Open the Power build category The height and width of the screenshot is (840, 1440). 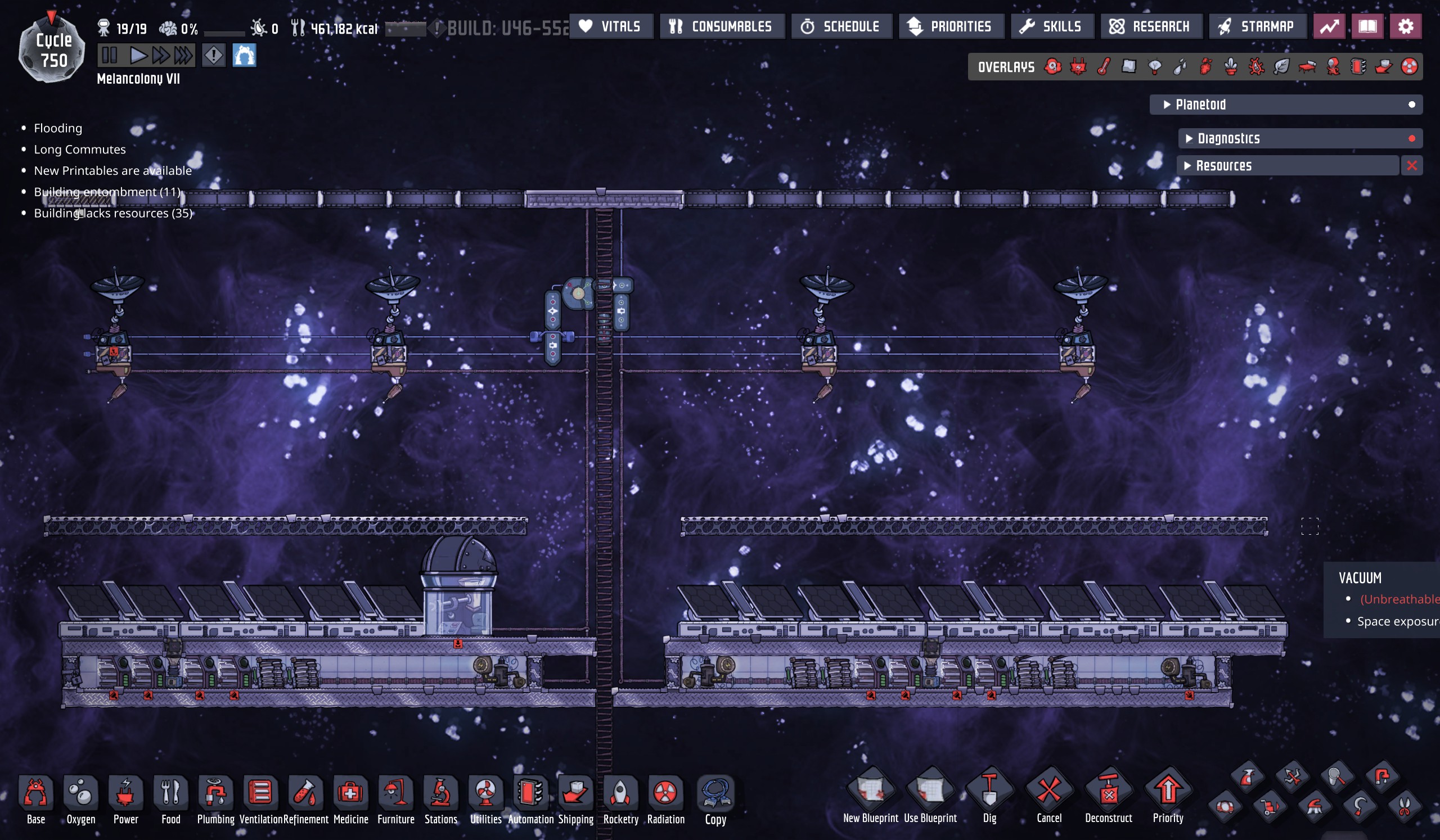coord(125,798)
